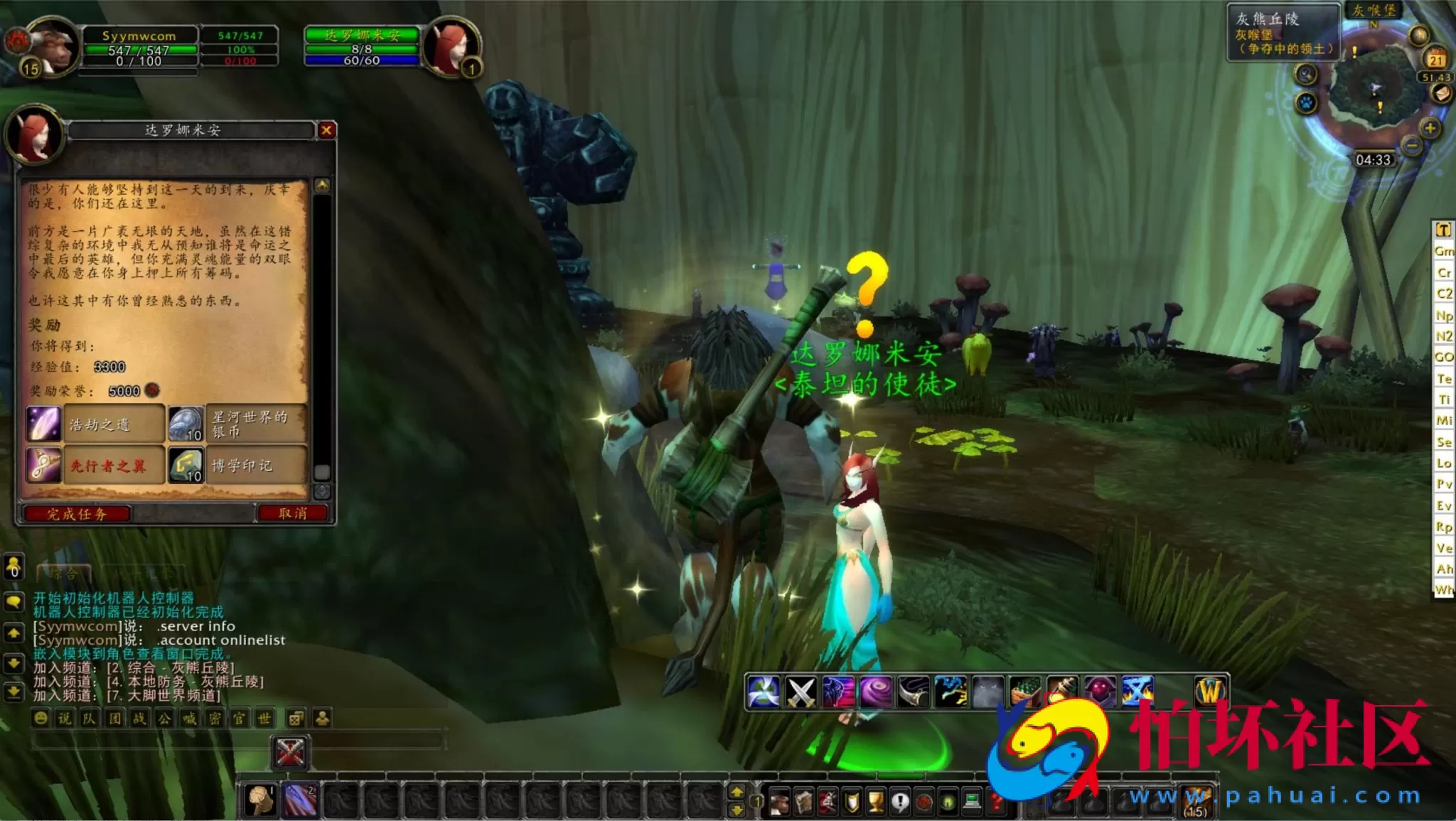Click the scroll-to-bottom arrow in chat frame

click(x=13, y=692)
